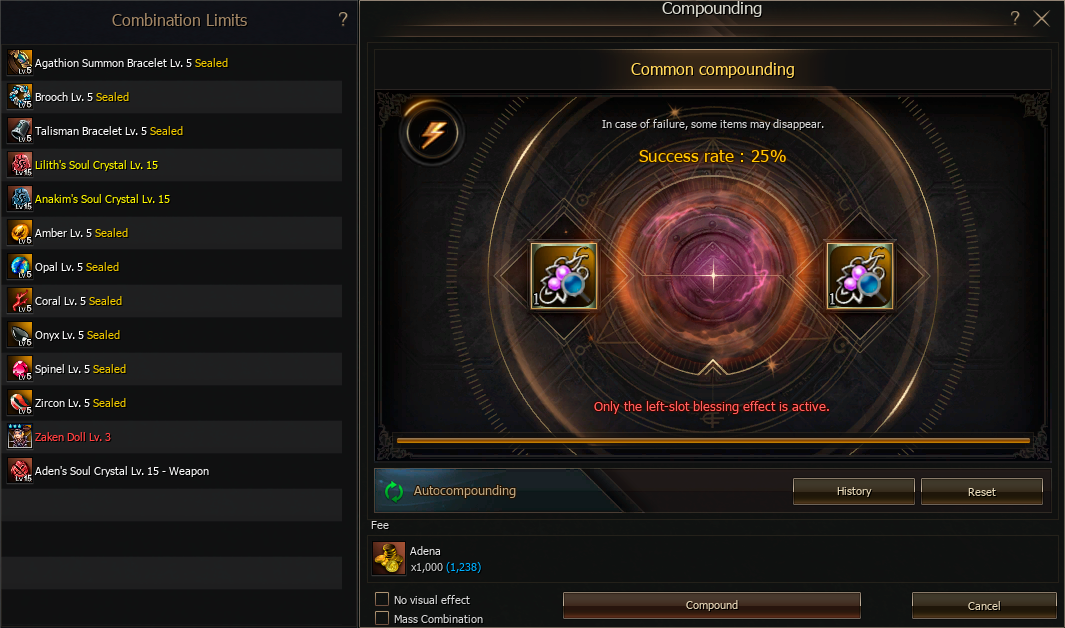This screenshot has width=1065, height=628.
Task: Open Compounding window help question mark
Action: tap(1014, 18)
